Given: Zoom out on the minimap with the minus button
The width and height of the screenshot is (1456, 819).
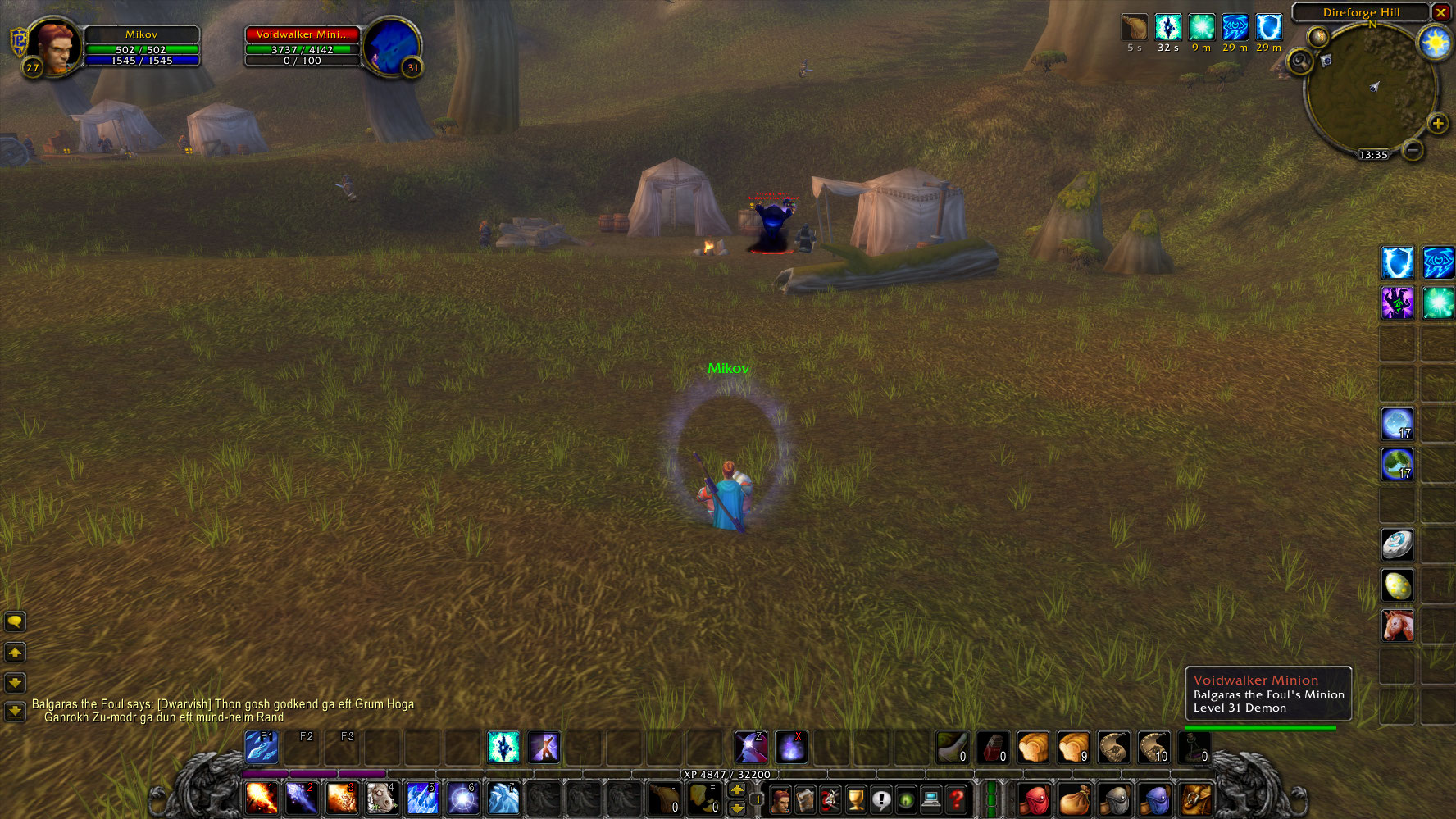Looking at the screenshot, I should tap(1412, 151).
